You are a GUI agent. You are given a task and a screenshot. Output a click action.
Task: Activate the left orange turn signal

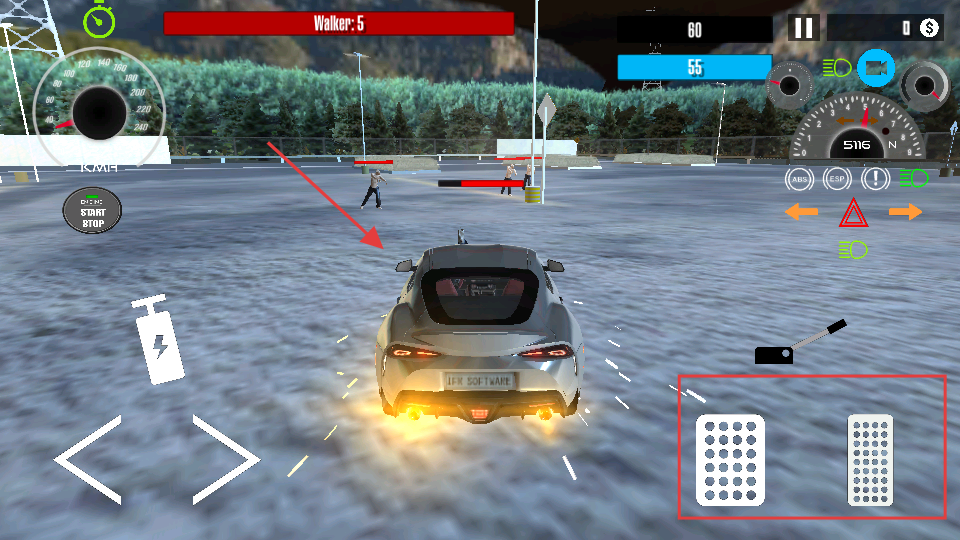(801, 212)
